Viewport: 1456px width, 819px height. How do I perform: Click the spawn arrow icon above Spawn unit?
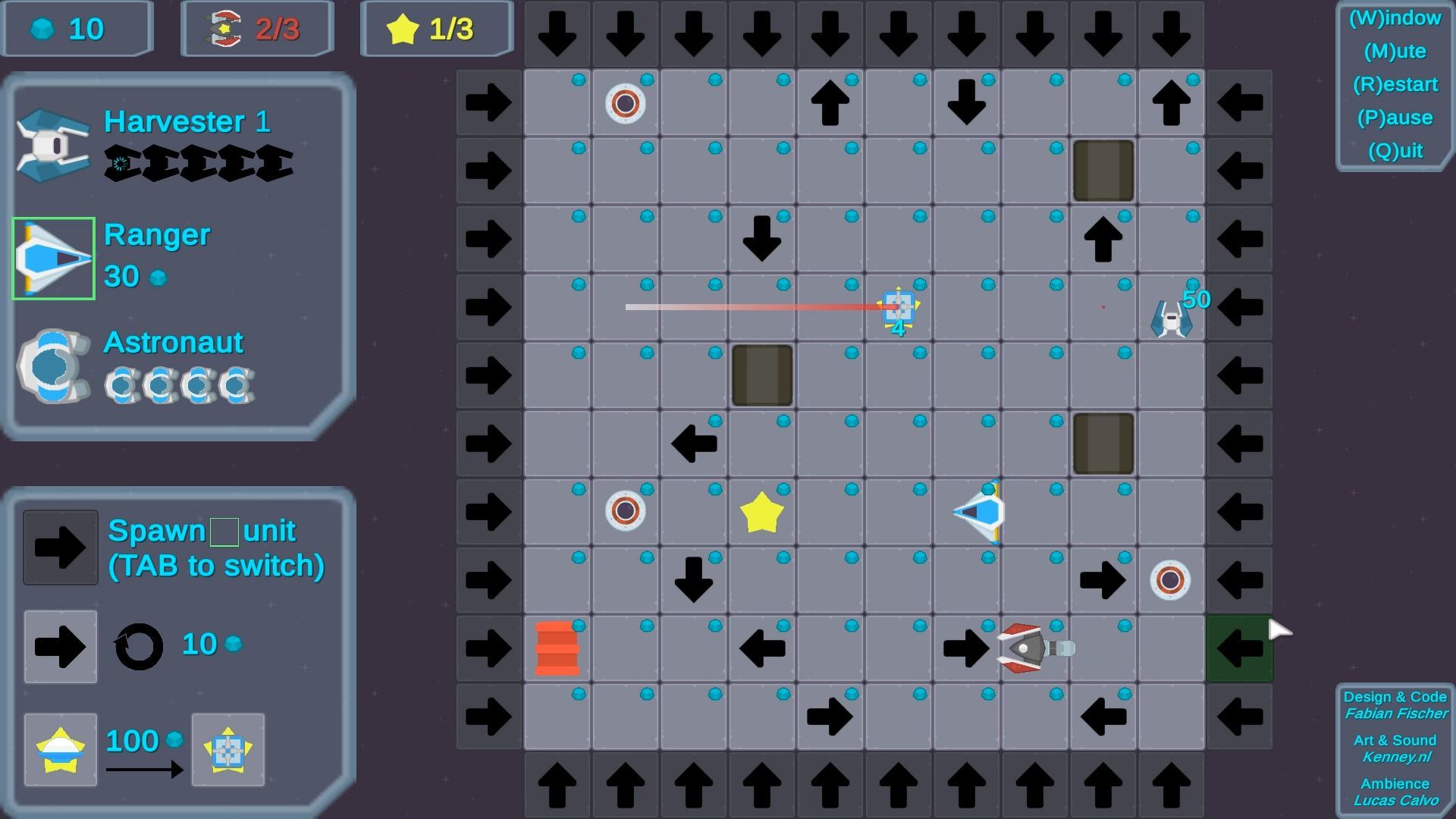tap(60, 548)
